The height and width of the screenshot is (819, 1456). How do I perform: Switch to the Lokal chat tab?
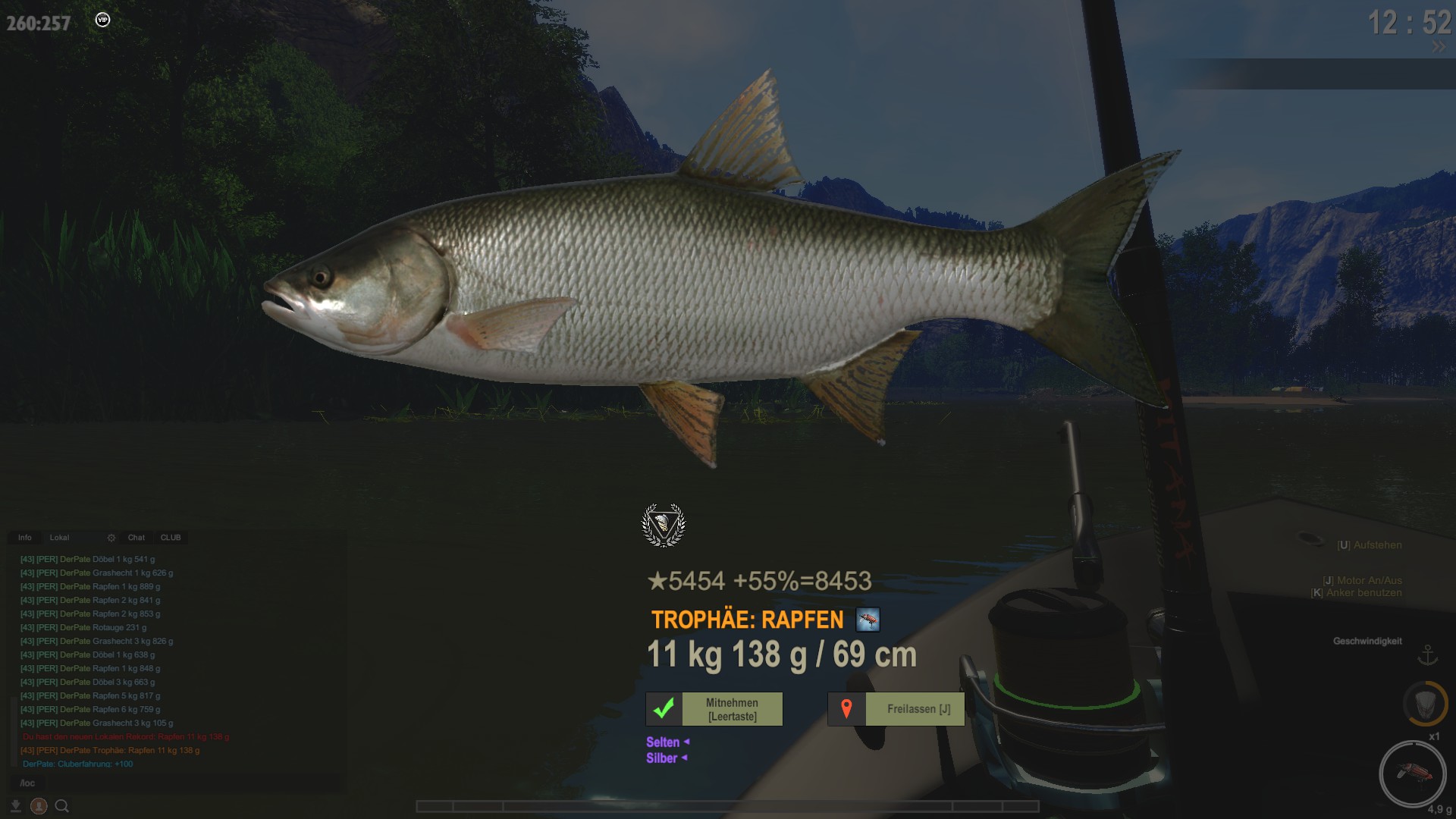pos(59,538)
